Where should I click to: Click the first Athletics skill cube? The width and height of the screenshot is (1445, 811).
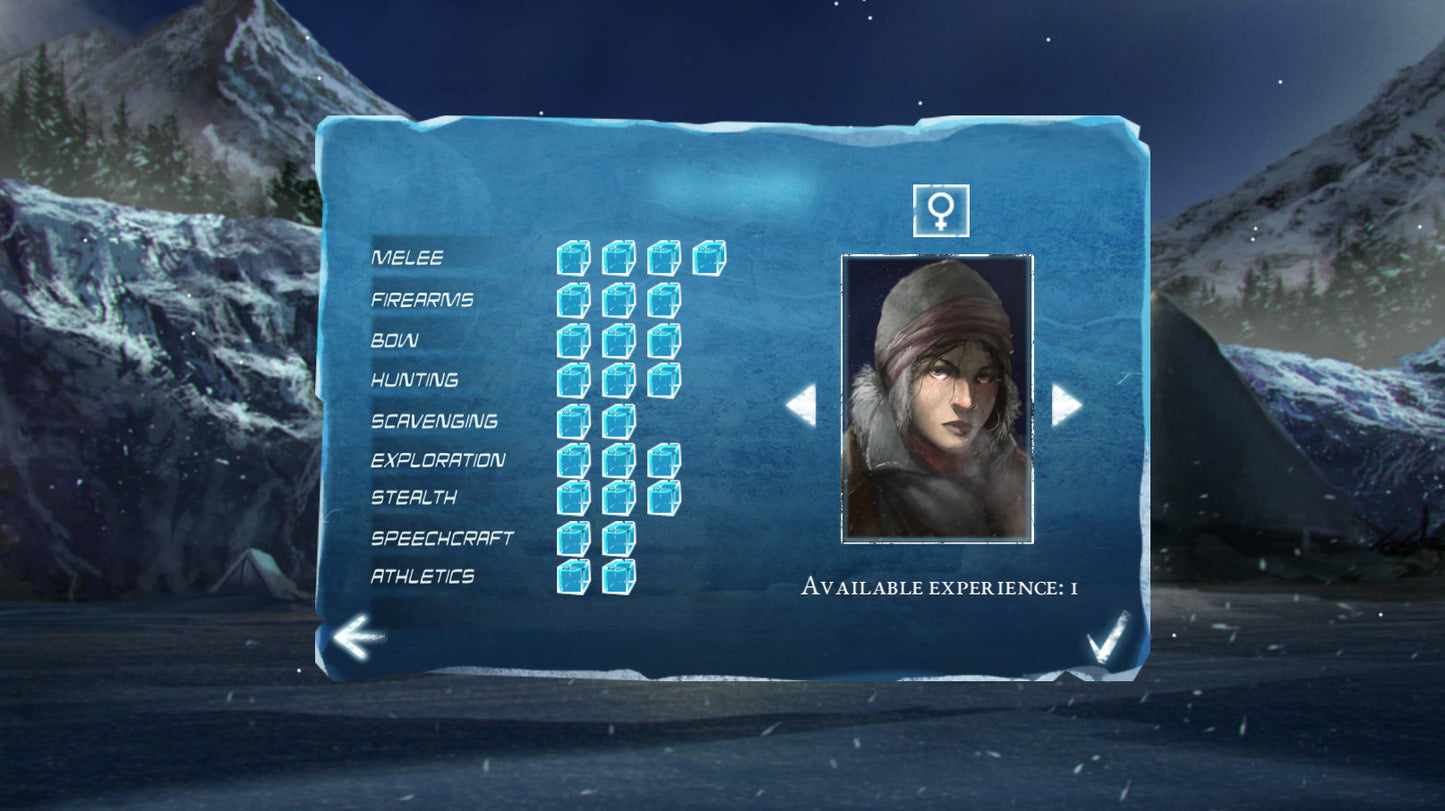coord(572,578)
